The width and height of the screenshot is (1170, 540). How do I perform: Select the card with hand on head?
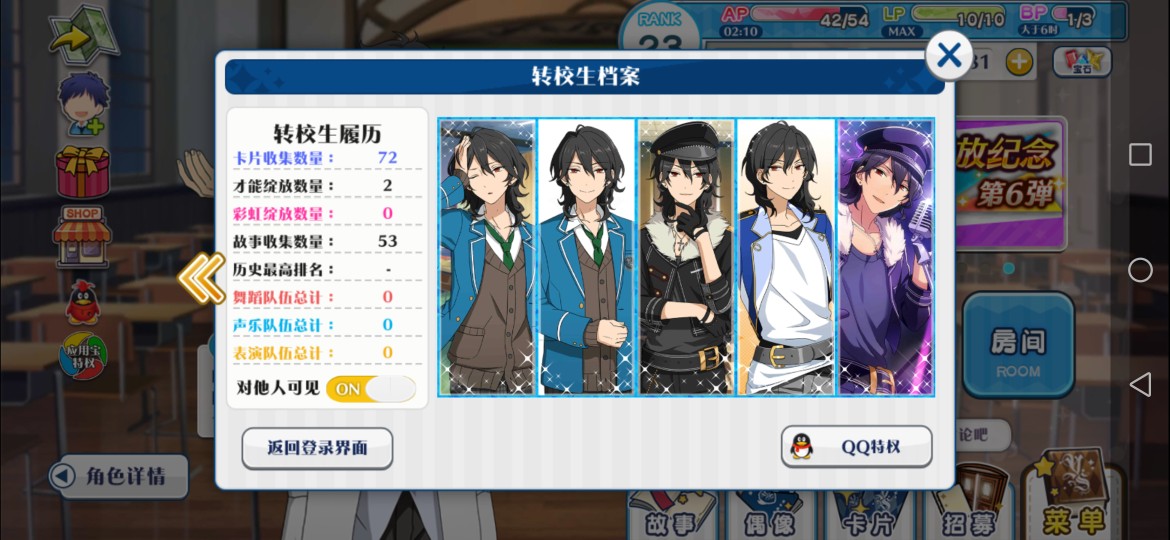pyautogui.click(x=487, y=257)
